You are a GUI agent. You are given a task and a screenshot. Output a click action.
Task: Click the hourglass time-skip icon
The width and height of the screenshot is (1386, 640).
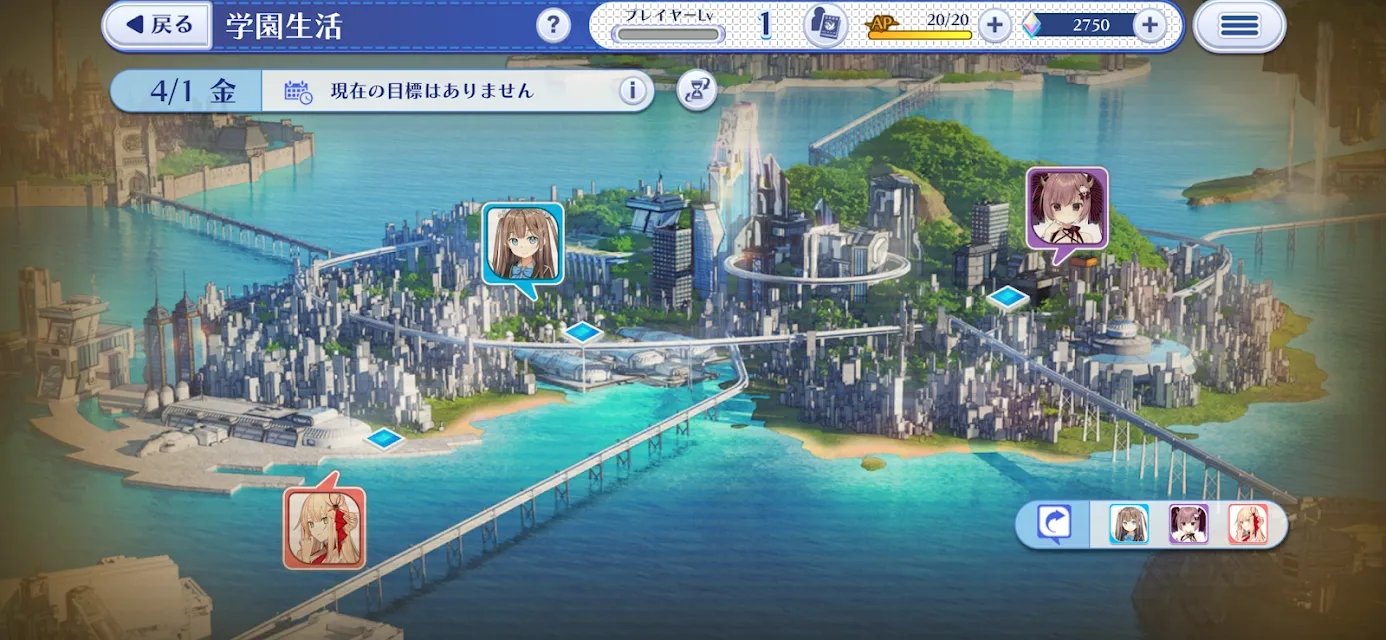point(697,91)
